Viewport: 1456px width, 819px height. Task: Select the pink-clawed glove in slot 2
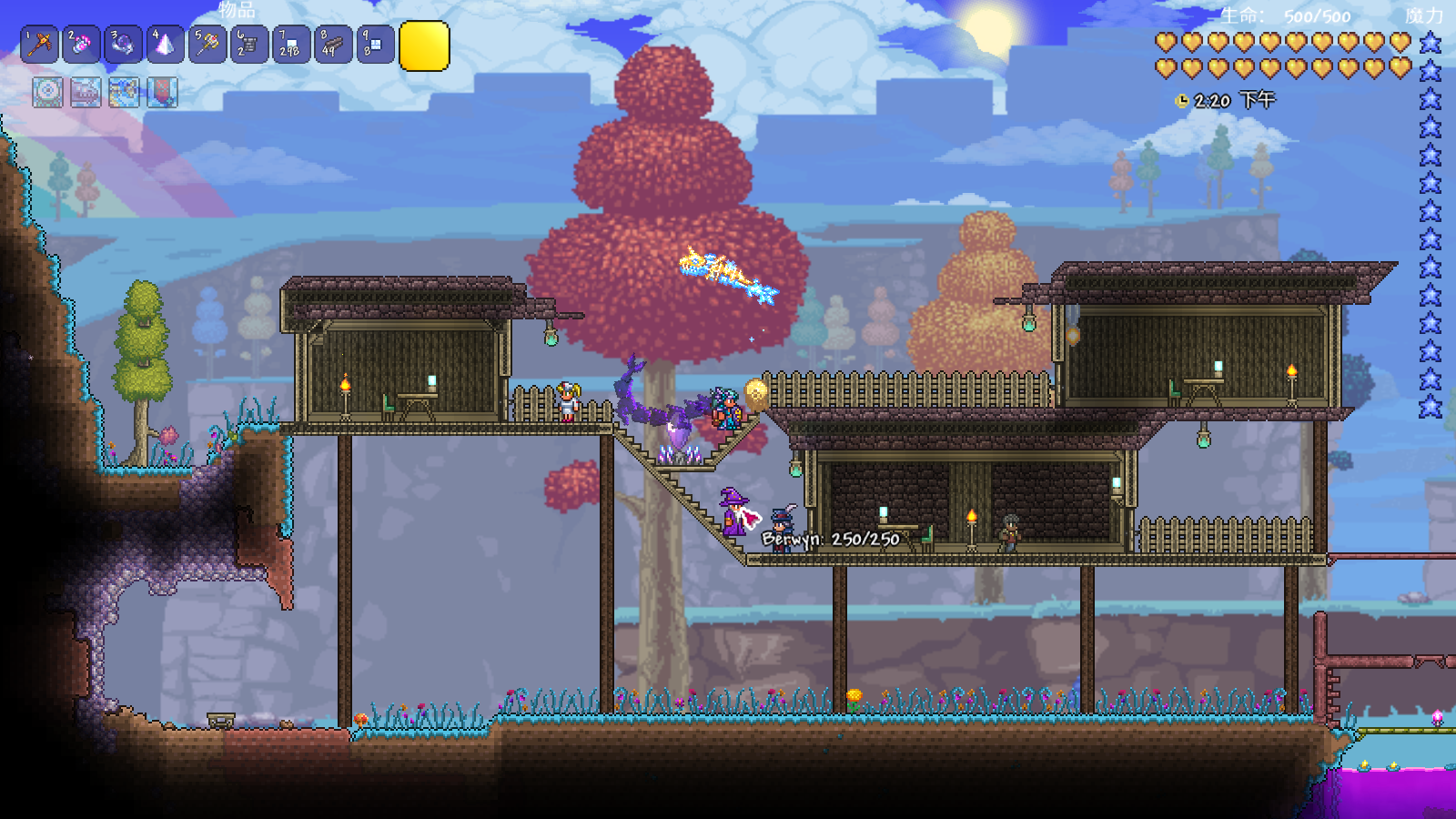click(x=82, y=45)
